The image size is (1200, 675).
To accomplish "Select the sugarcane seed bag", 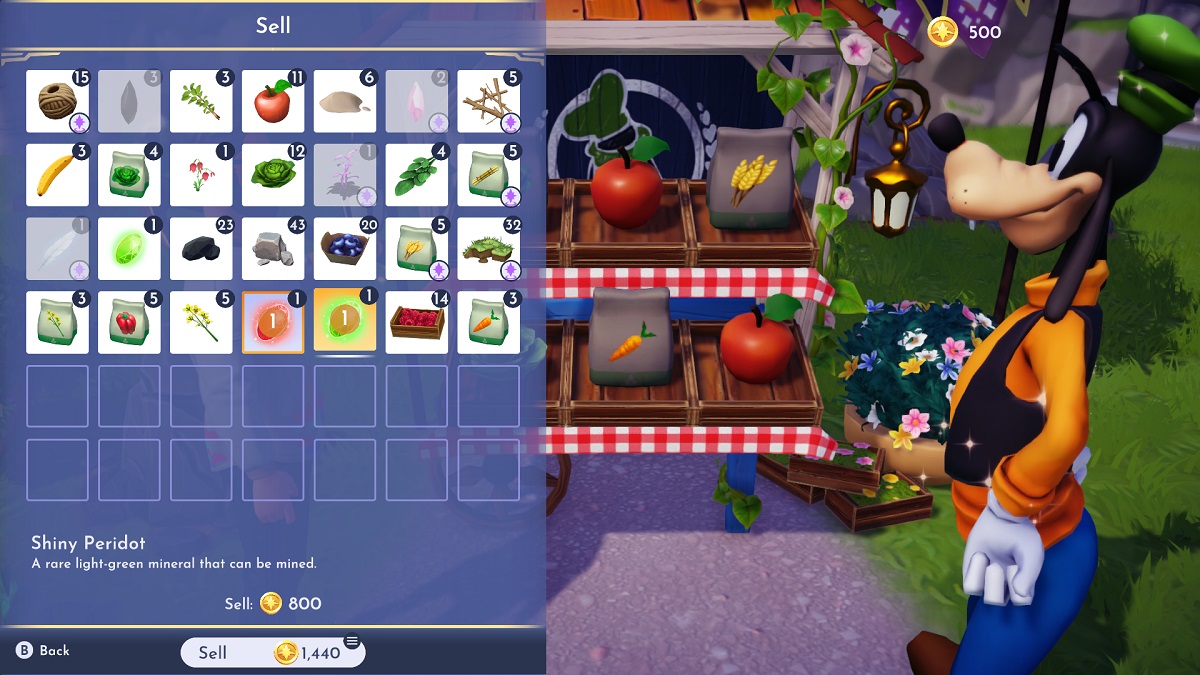I will [x=489, y=175].
